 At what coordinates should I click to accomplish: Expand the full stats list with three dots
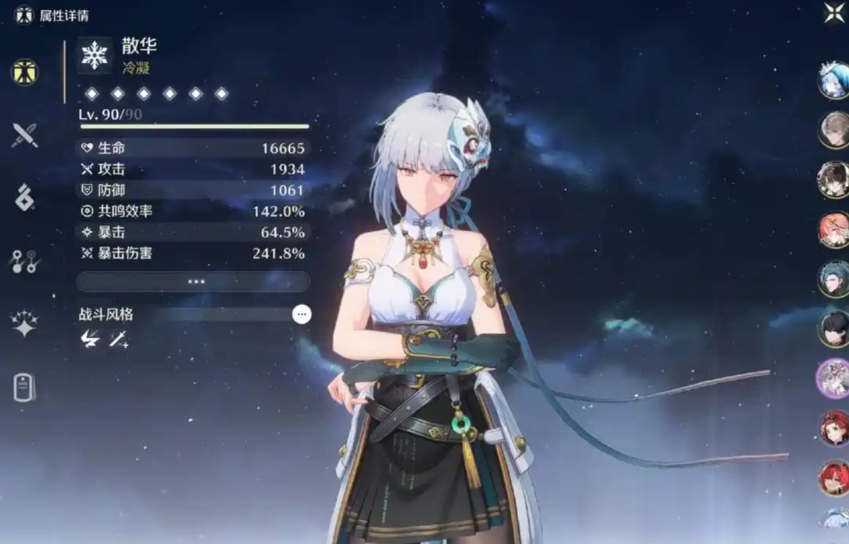point(193,282)
